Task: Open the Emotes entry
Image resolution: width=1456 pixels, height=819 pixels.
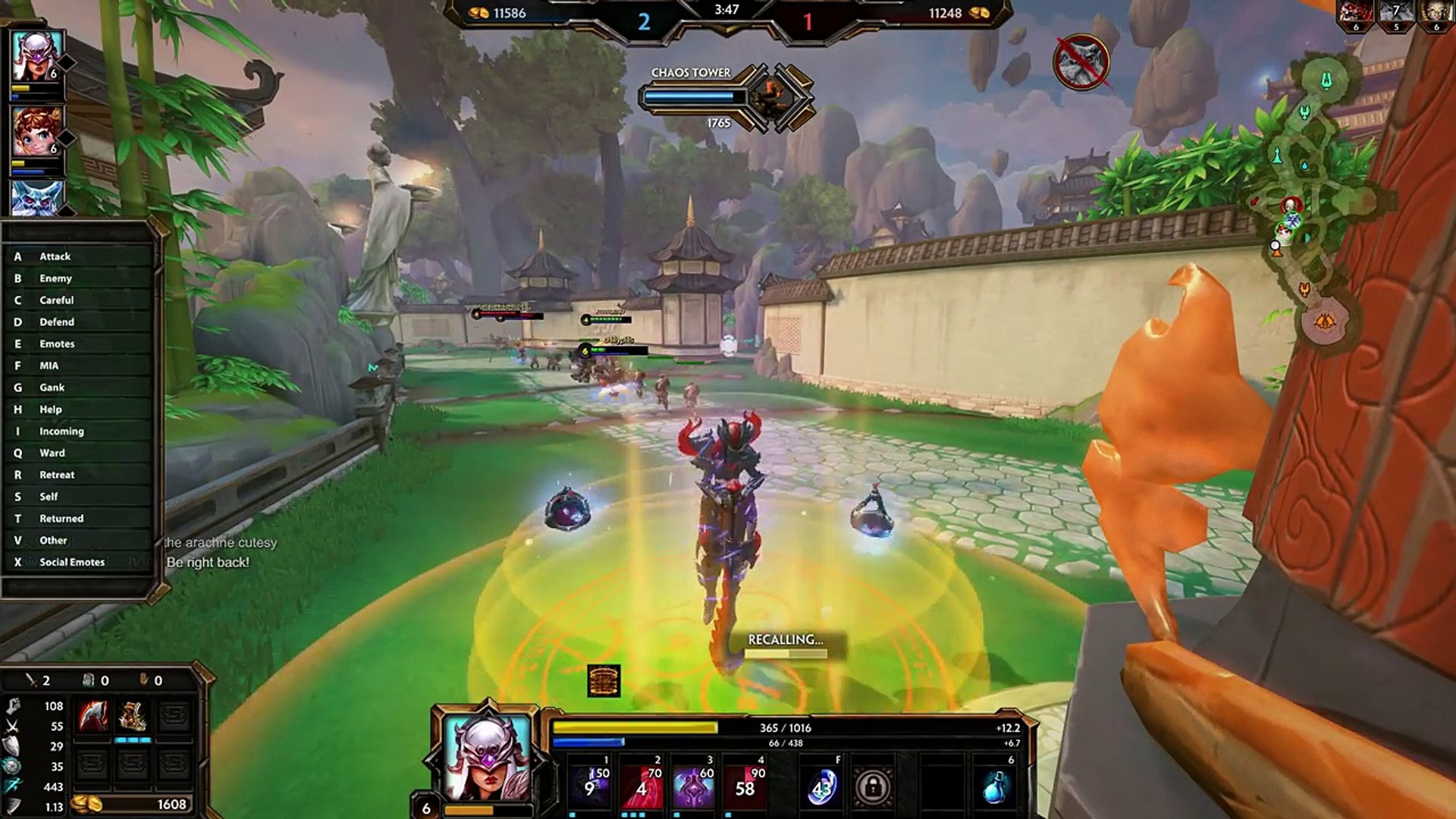Action: 57,344
